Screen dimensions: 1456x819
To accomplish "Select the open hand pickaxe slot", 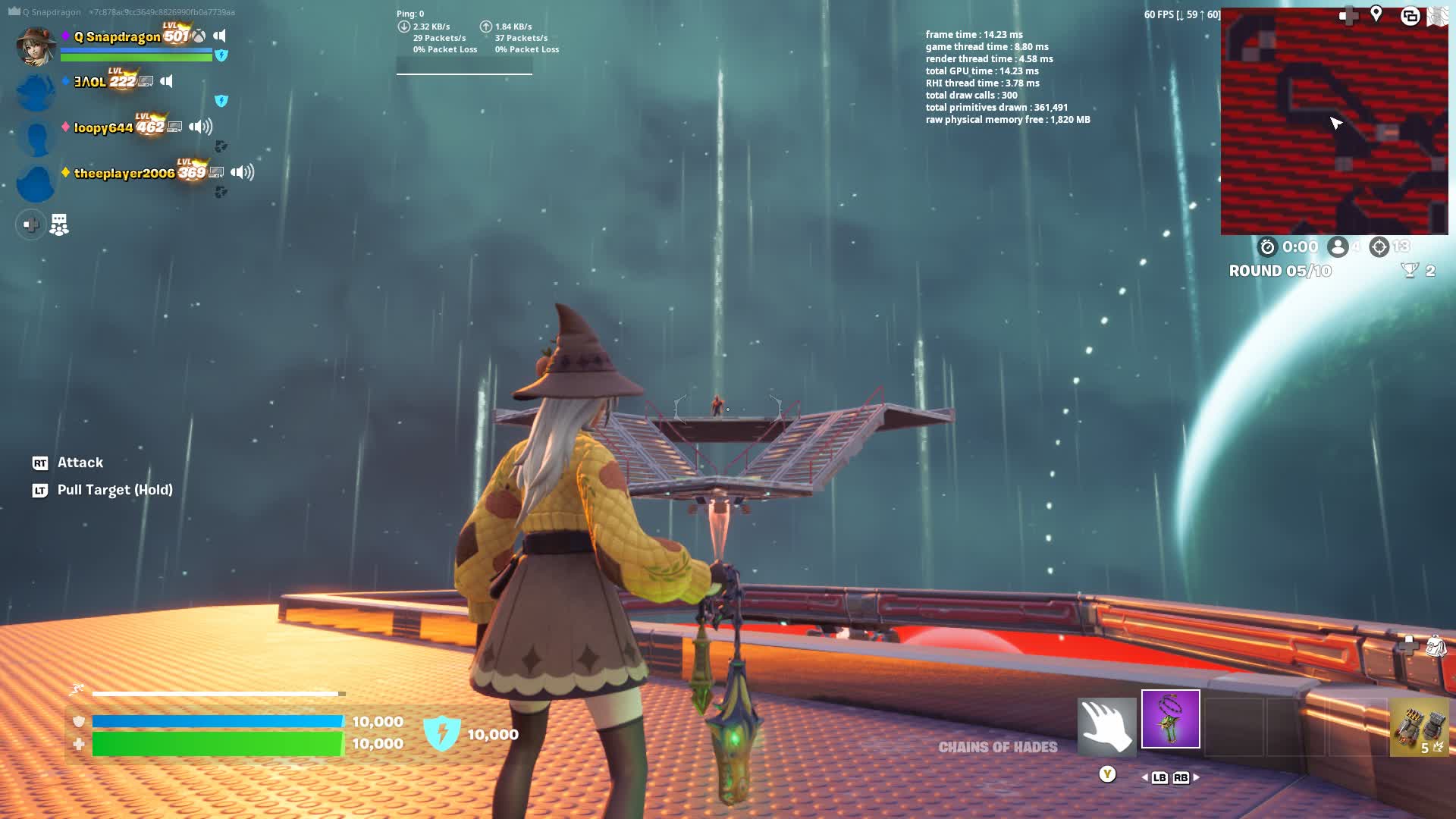I will (x=1106, y=726).
